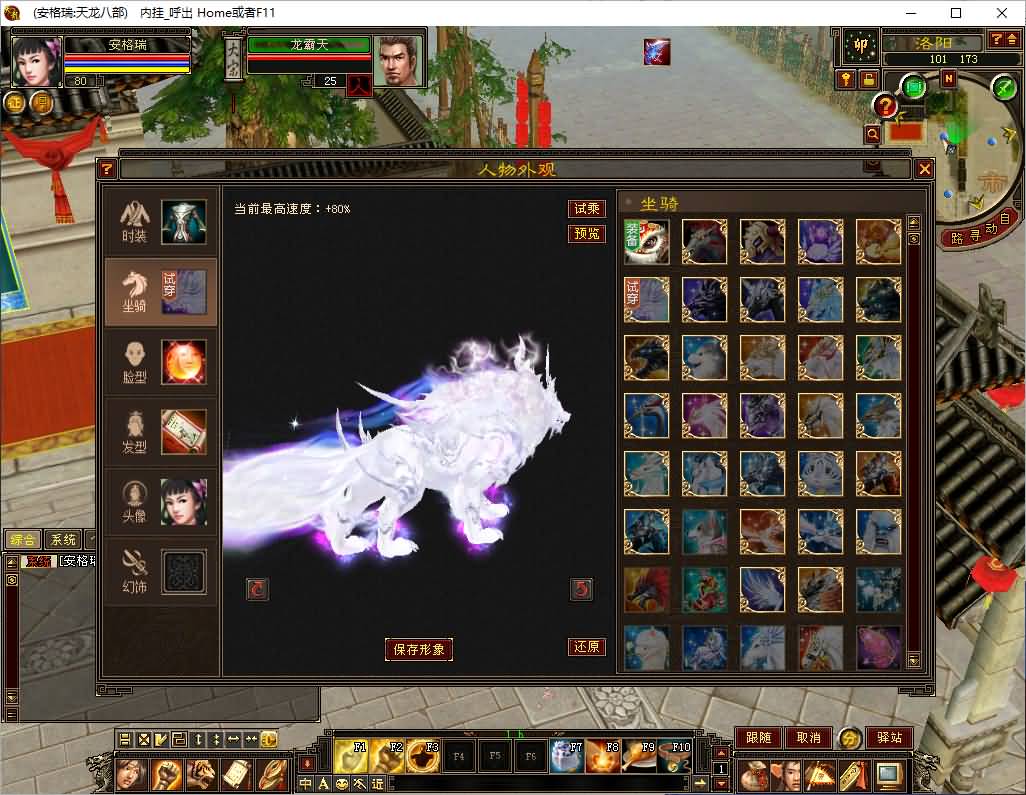The width and height of the screenshot is (1026, 795).
Task: Open the 驿站 station button
Action: click(889, 738)
